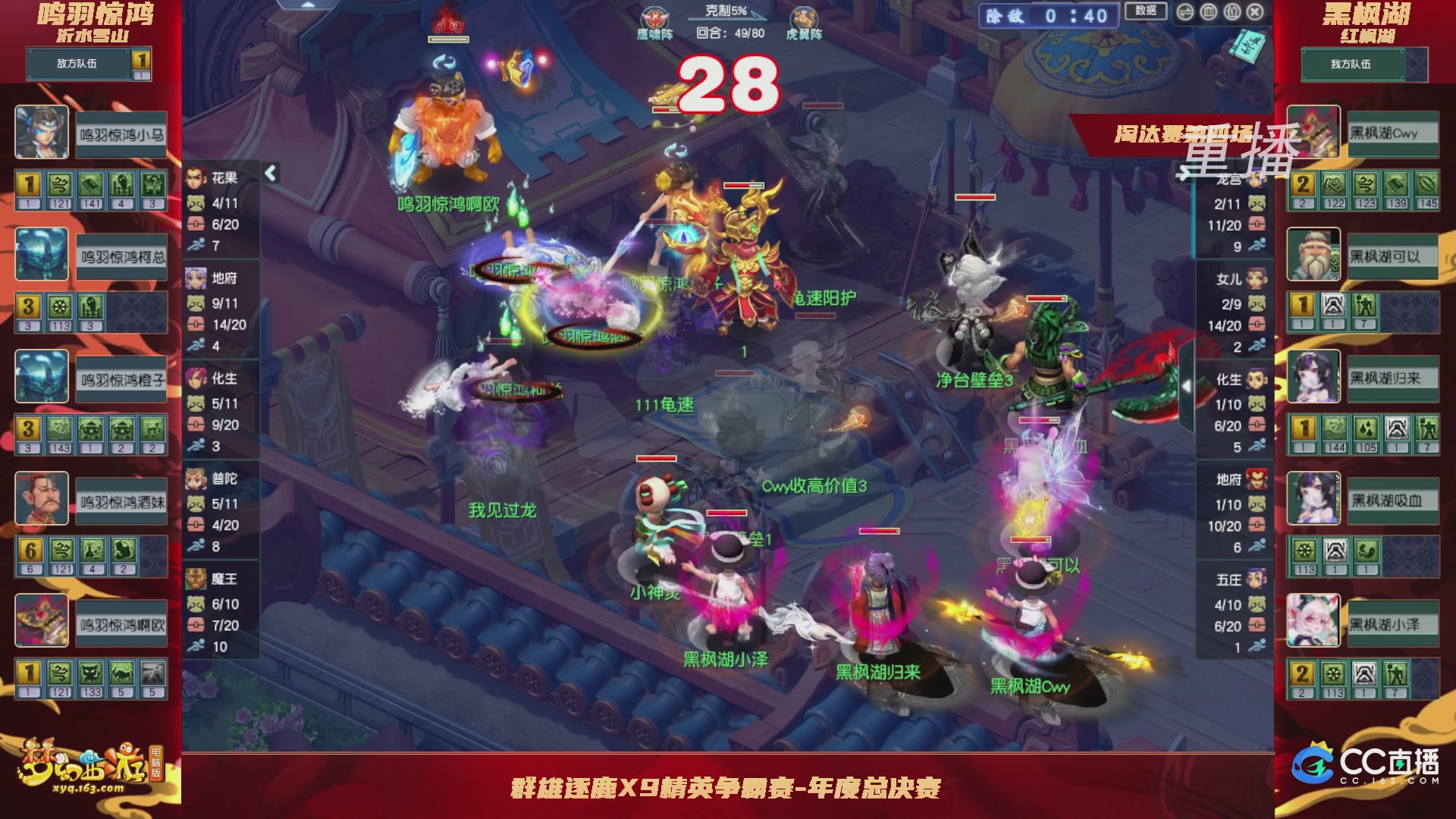Click the trash circle icon in top toolbar

click(x=1210, y=12)
